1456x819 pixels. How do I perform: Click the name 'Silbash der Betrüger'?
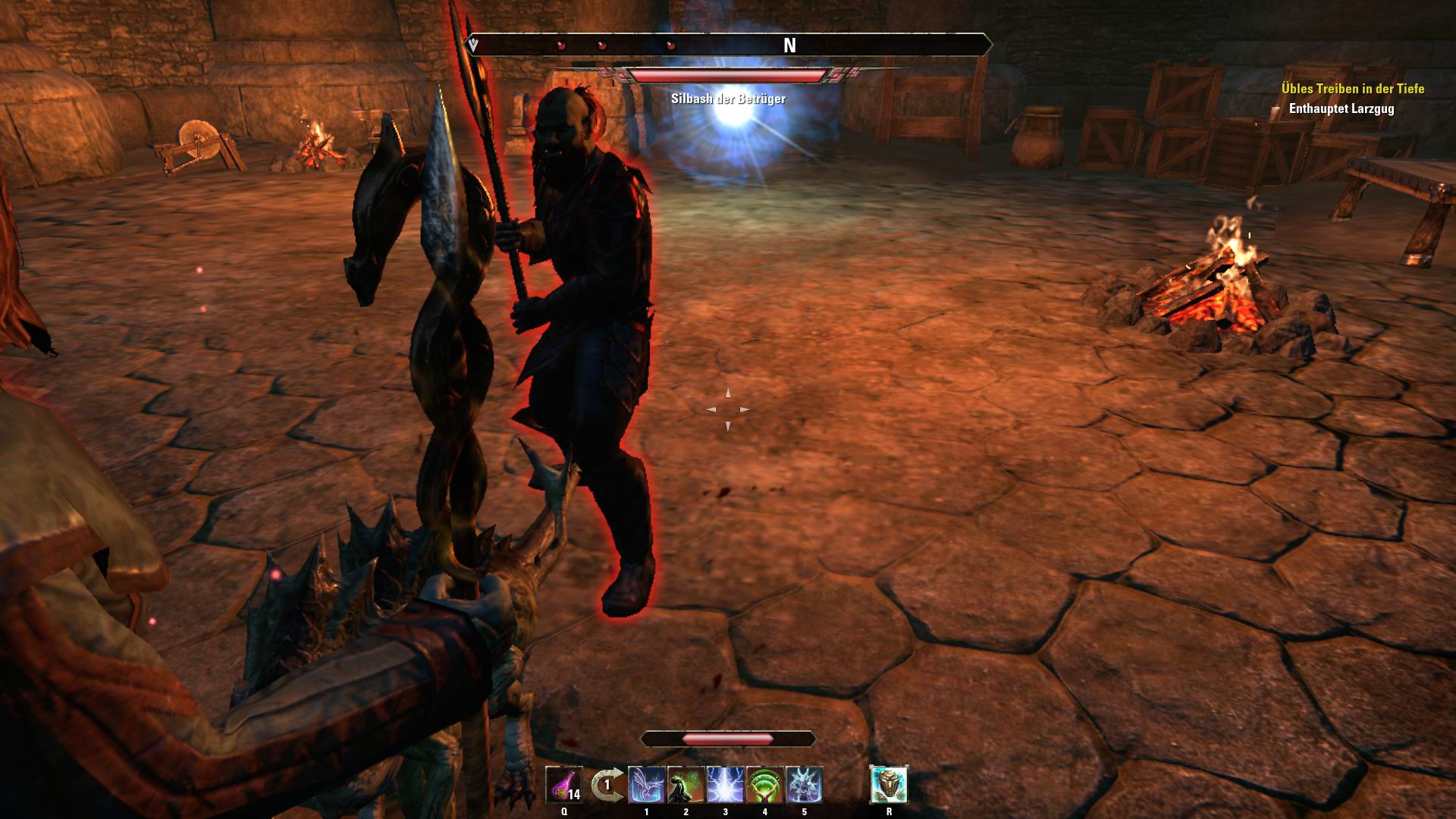coord(729,97)
